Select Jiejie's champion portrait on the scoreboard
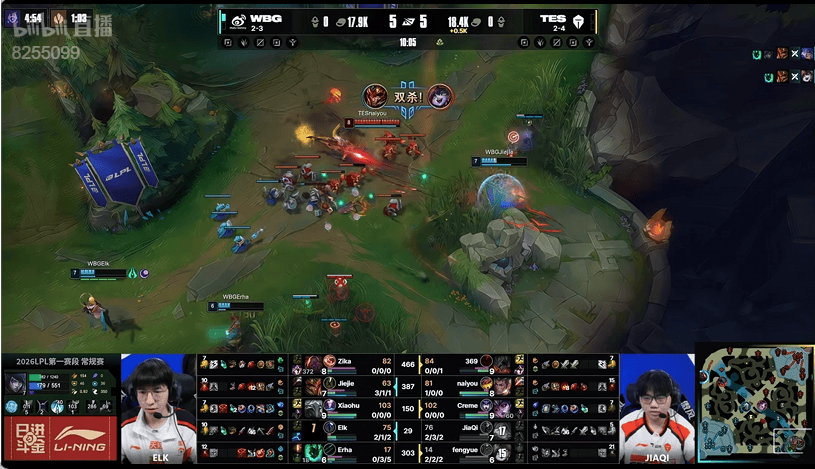This screenshot has height=469, width=815. [x=314, y=385]
